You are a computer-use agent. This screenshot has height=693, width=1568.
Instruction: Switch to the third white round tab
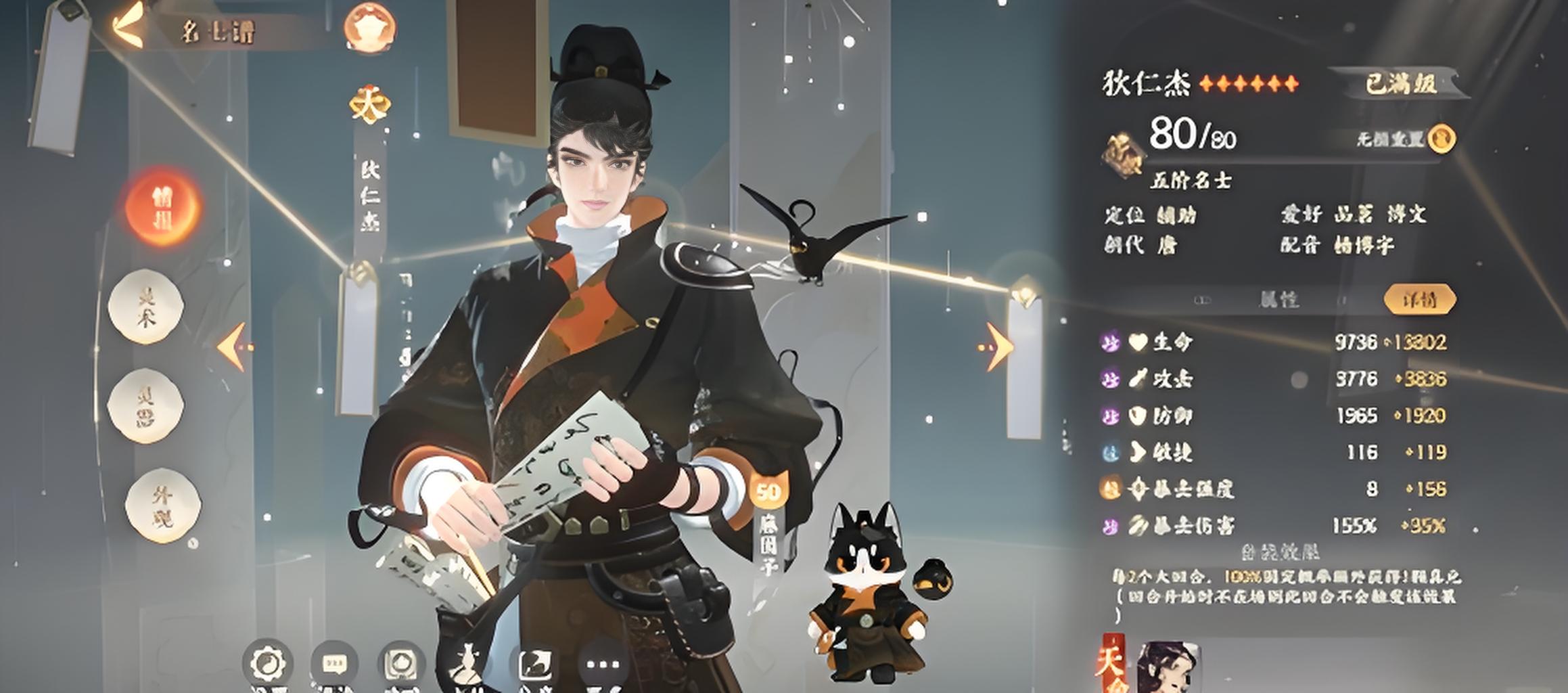[x=146, y=406]
